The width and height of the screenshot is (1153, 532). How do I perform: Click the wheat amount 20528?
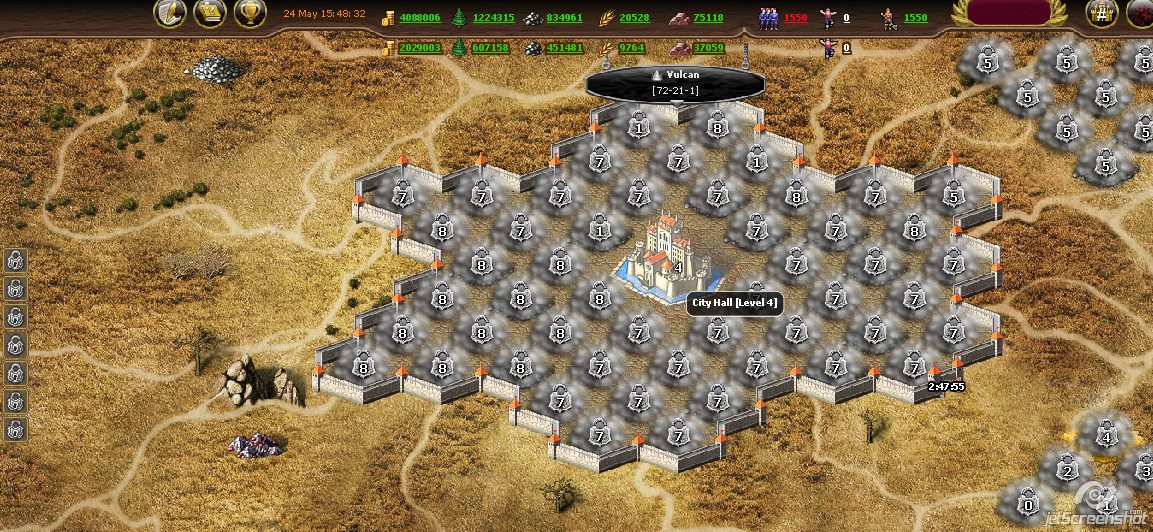click(634, 18)
